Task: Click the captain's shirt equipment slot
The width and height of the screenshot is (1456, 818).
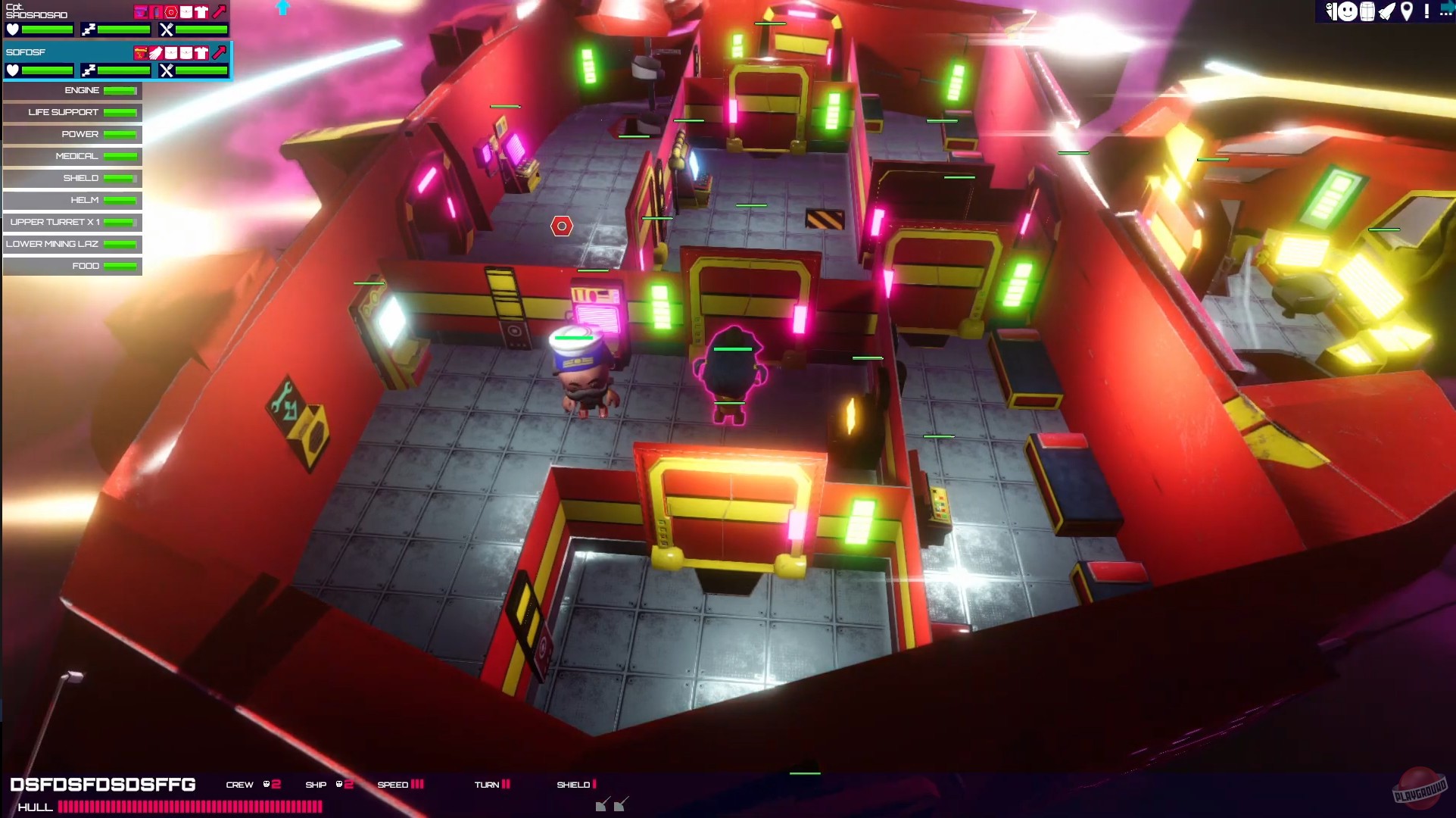Action: pos(201,11)
